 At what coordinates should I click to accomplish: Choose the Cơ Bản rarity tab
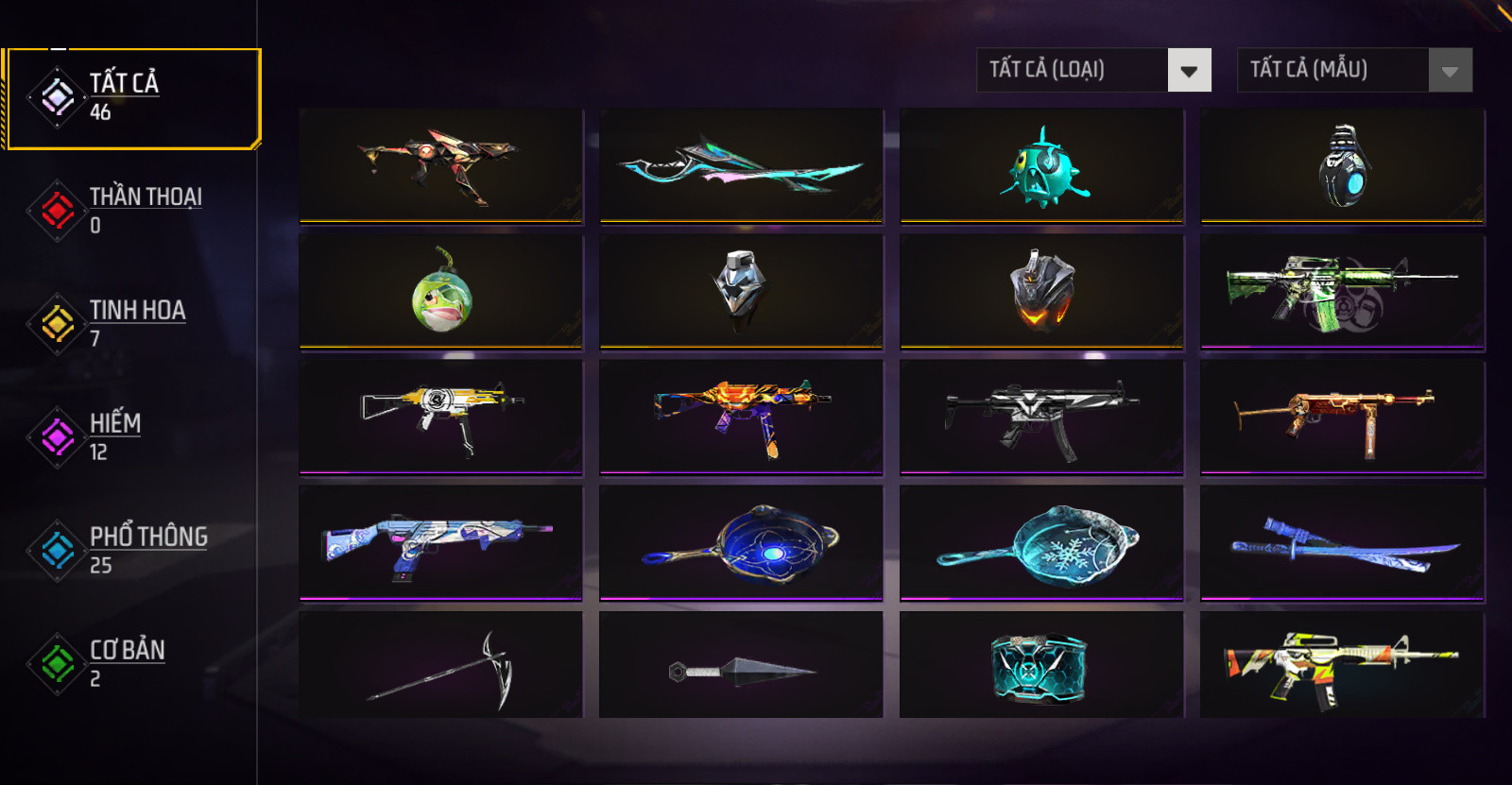(132, 663)
